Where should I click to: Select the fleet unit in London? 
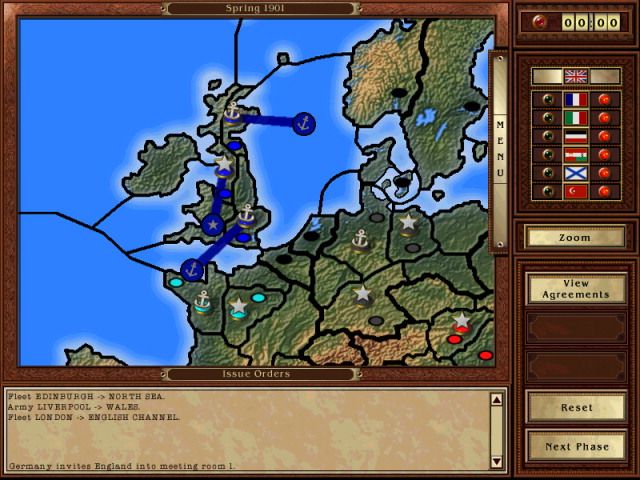246,213
